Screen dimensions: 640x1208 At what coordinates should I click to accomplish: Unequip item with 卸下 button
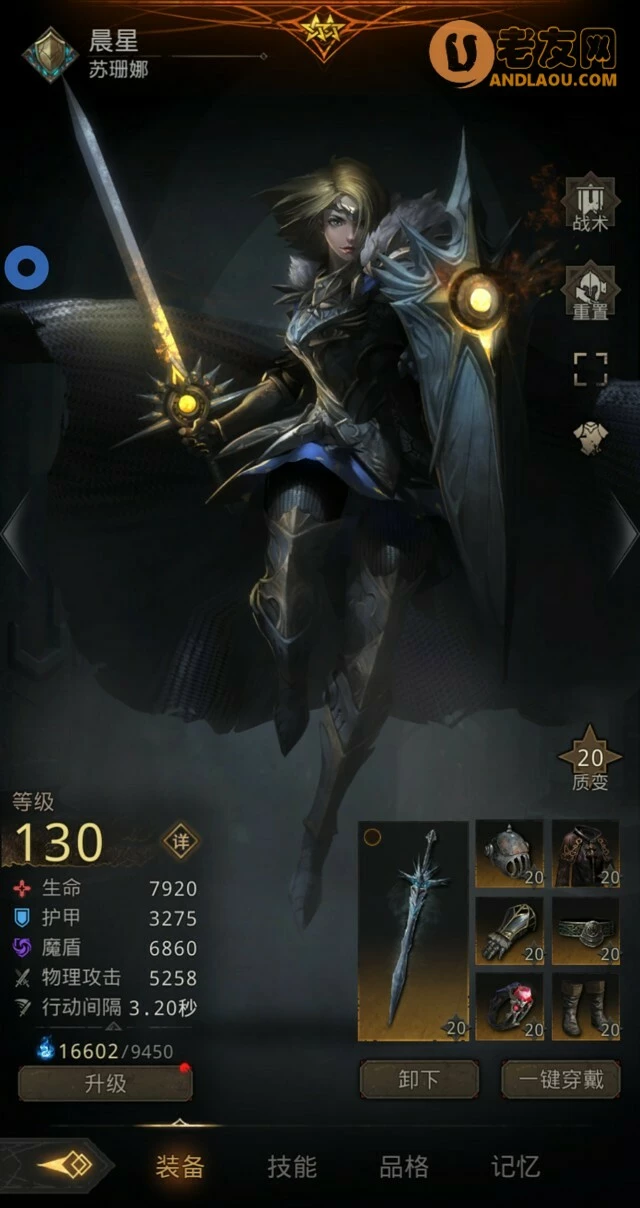click(419, 1079)
